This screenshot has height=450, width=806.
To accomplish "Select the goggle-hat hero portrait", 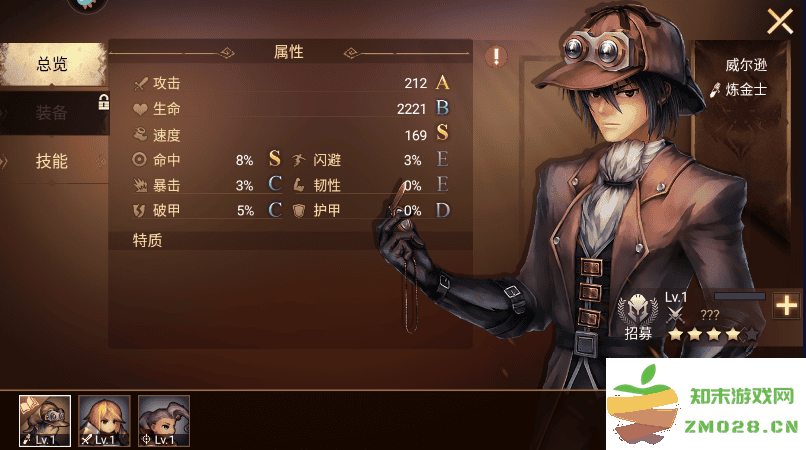I will [x=45, y=421].
